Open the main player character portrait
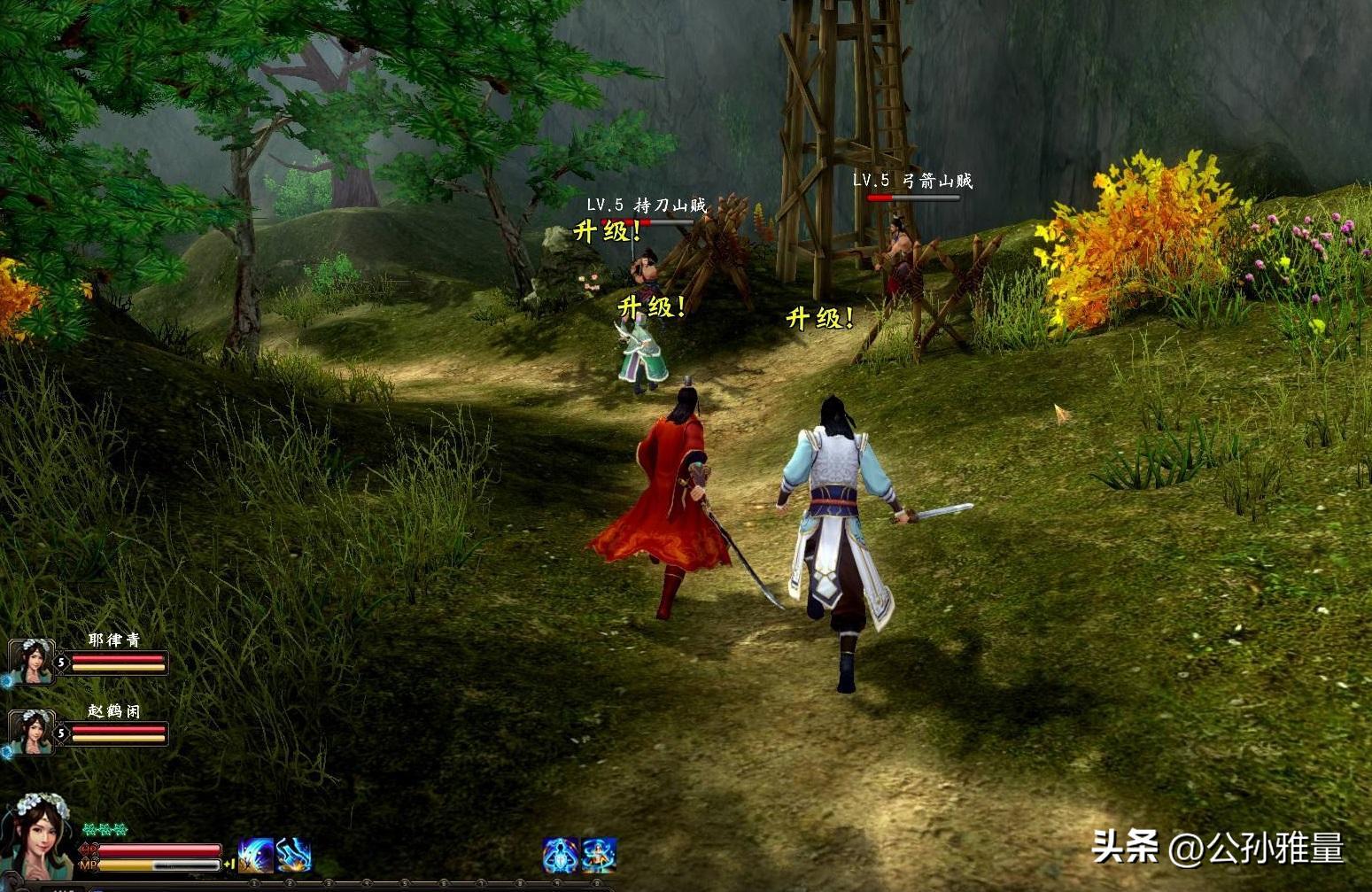1372x892 pixels. click(37, 835)
